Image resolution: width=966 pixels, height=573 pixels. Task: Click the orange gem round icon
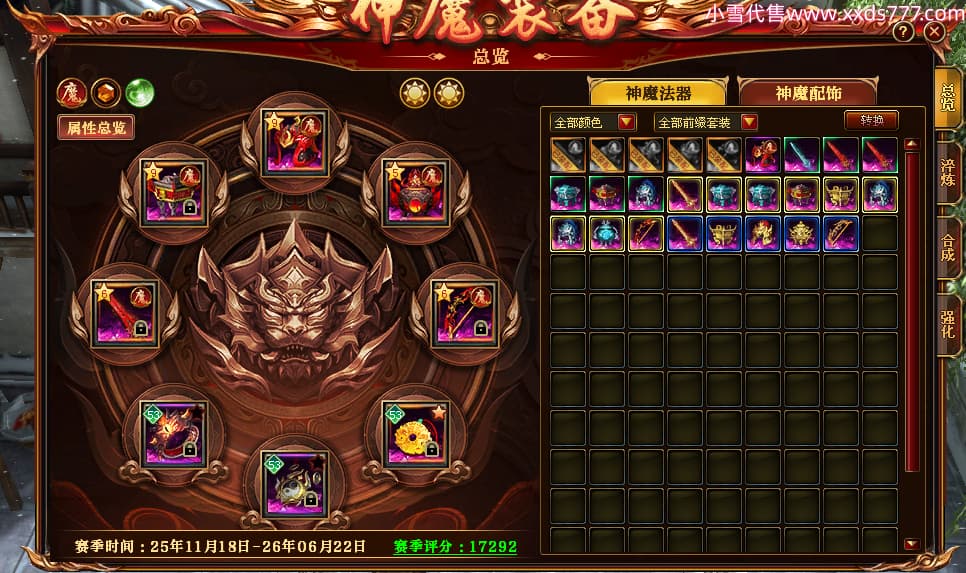pos(105,92)
